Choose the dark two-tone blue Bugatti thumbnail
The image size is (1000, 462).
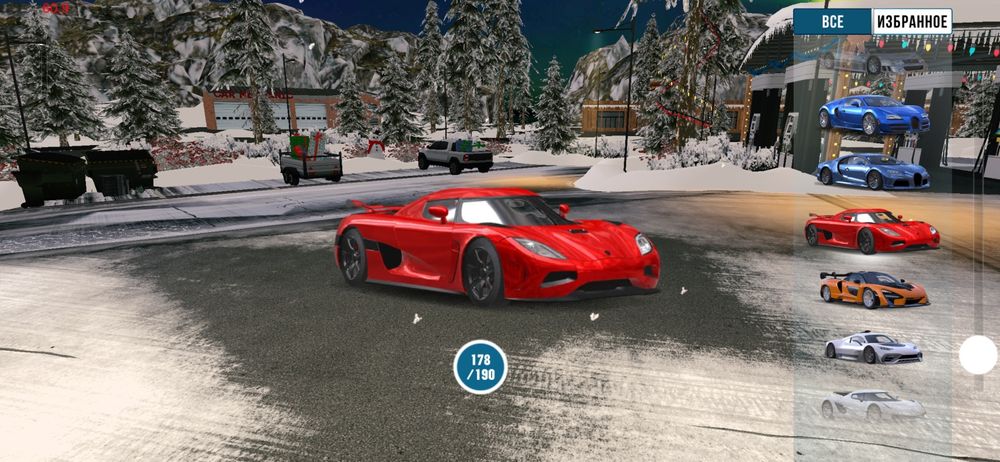click(873, 172)
